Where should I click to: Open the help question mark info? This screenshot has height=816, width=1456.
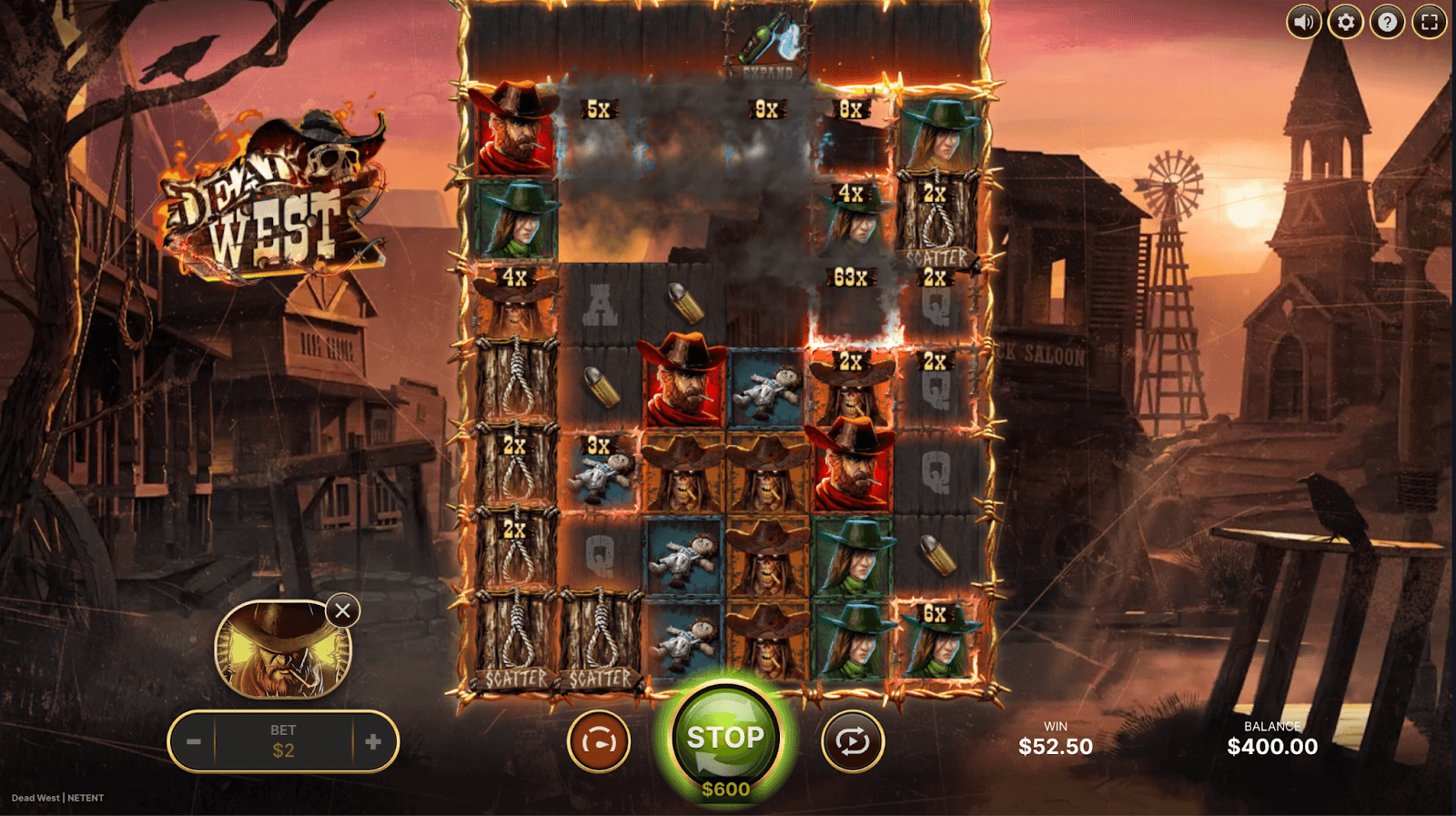pos(1387,22)
